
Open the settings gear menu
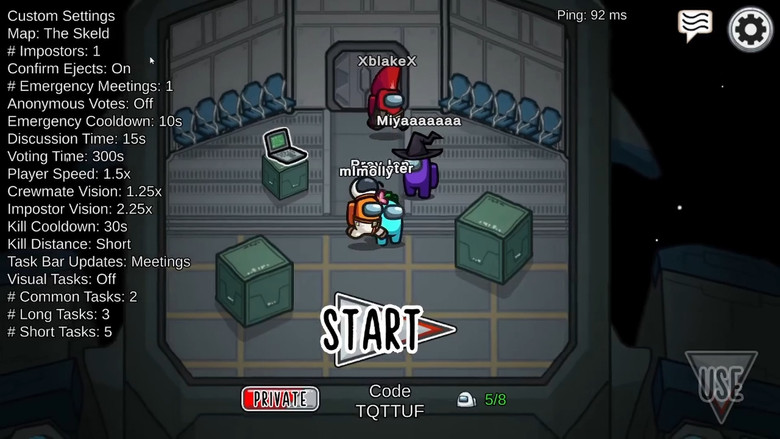point(750,28)
